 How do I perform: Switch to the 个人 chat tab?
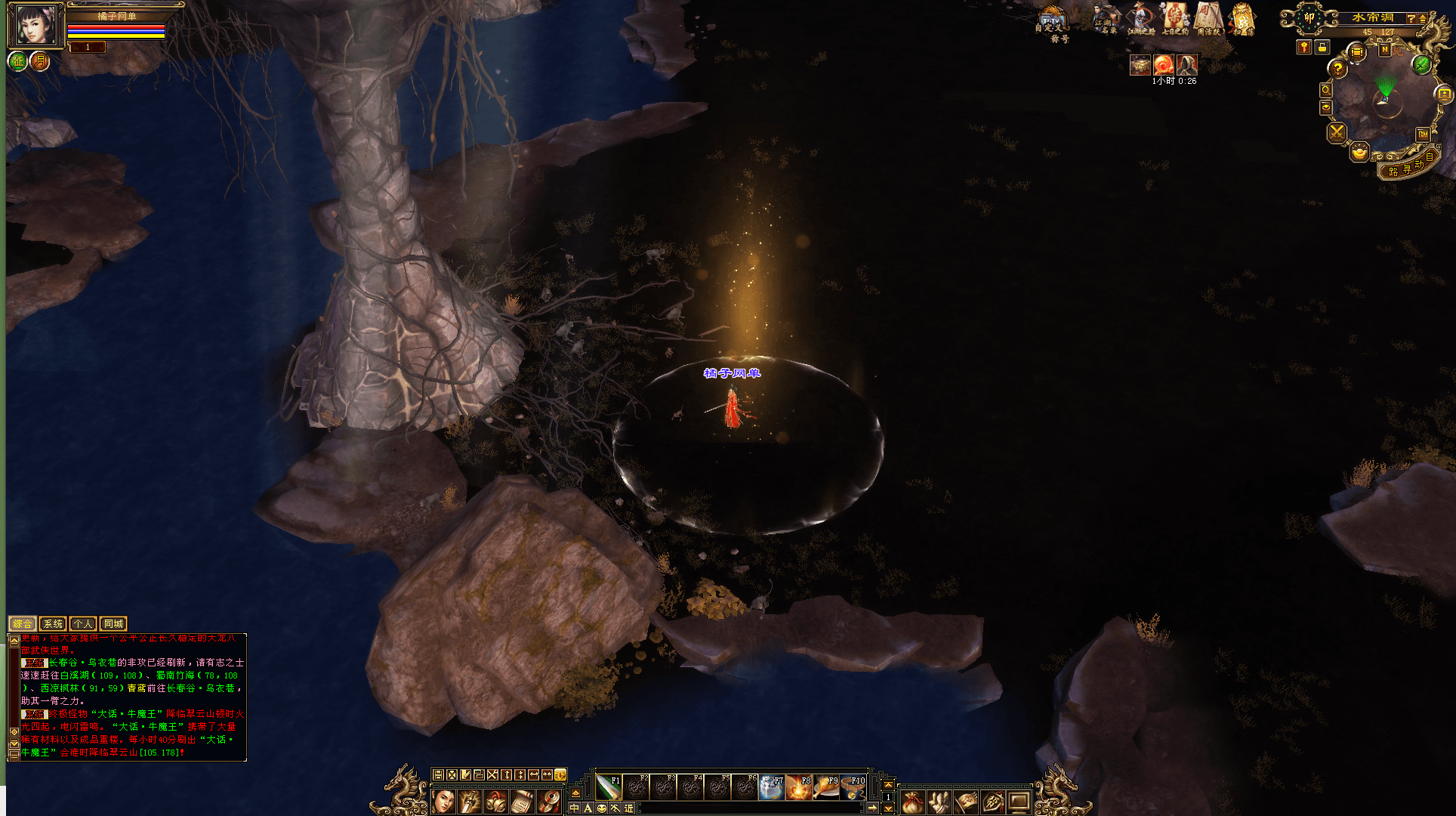coord(83,623)
